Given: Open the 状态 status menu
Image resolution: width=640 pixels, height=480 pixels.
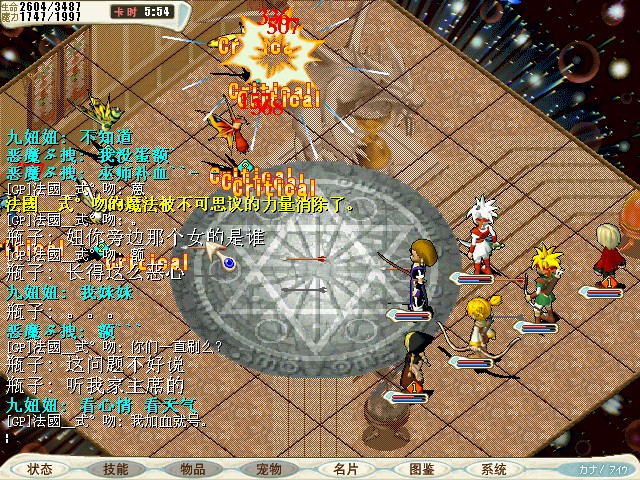Looking at the screenshot, I should 40,468.
